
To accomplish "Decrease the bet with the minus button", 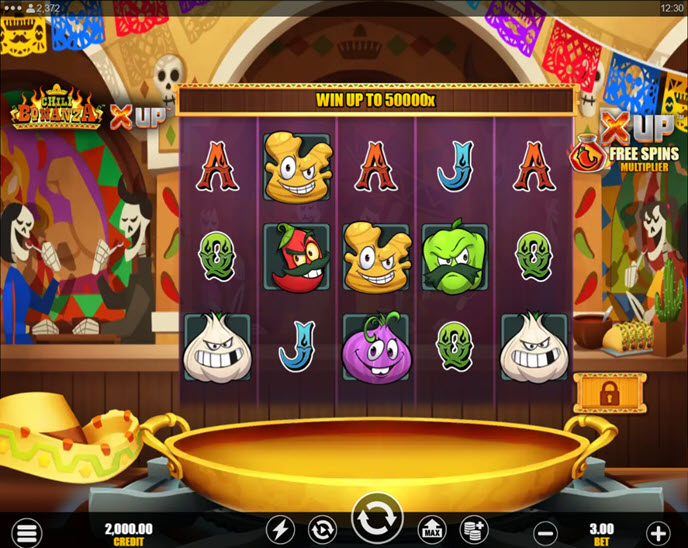I will [544, 530].
